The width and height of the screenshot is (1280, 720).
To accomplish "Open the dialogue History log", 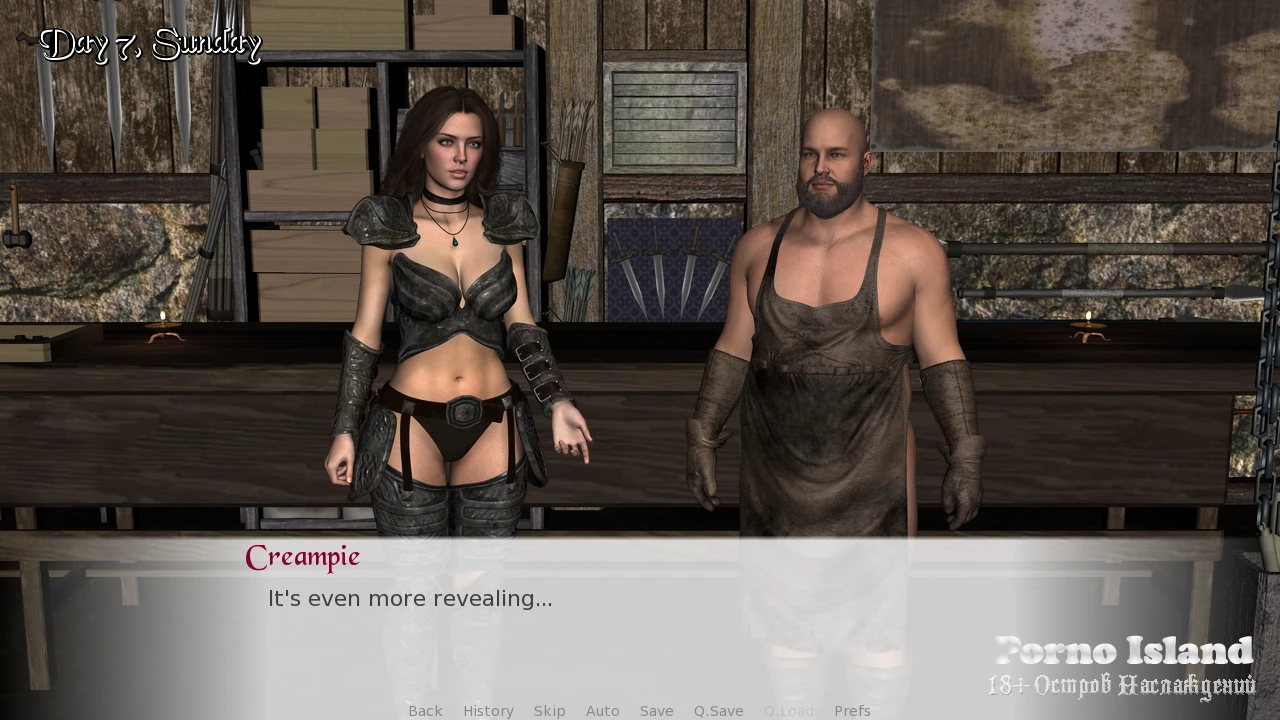I will 488,711.
